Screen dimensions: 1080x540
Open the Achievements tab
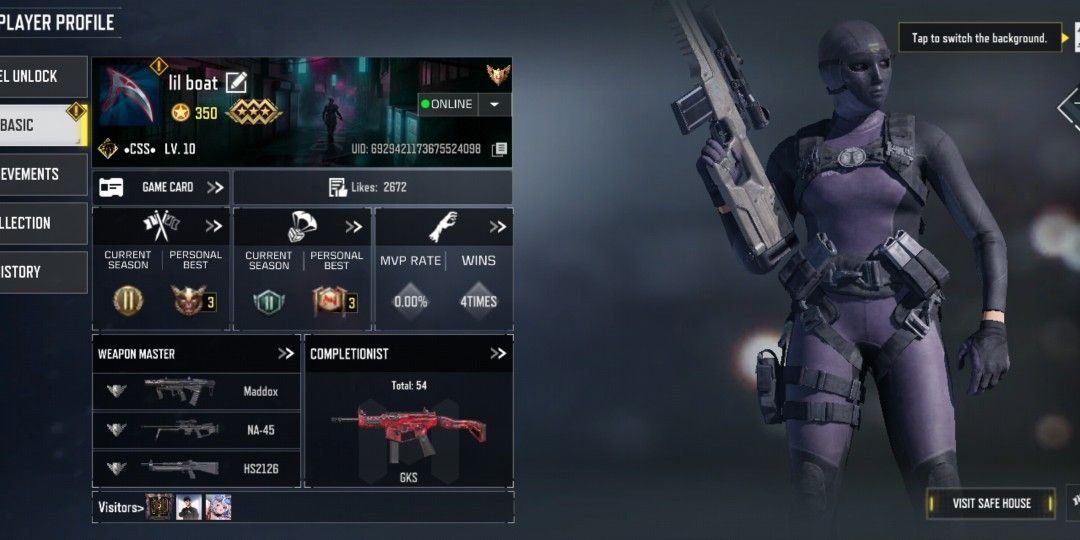40,174
